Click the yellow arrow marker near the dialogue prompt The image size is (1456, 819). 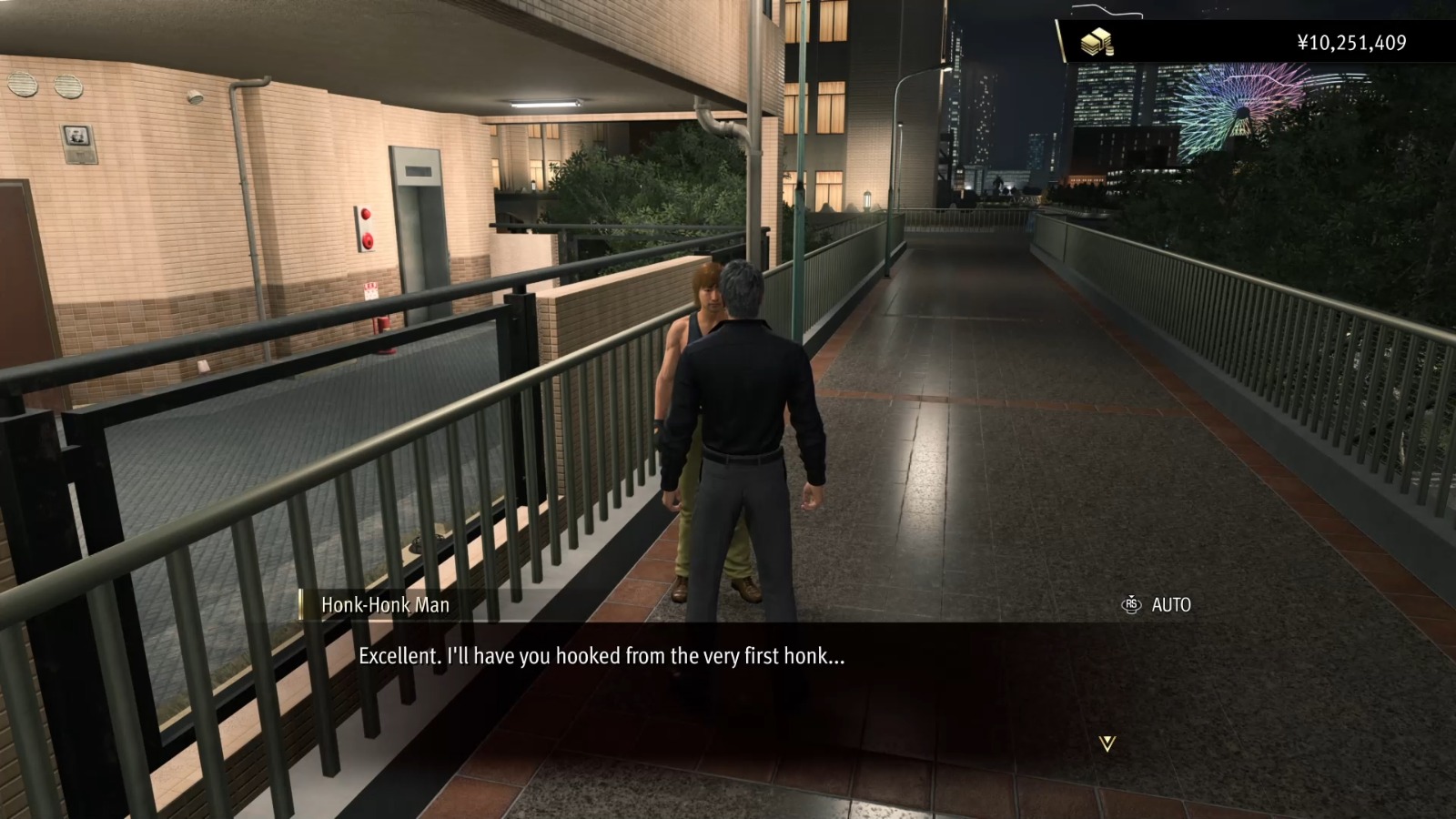[x=1108, y=744]
